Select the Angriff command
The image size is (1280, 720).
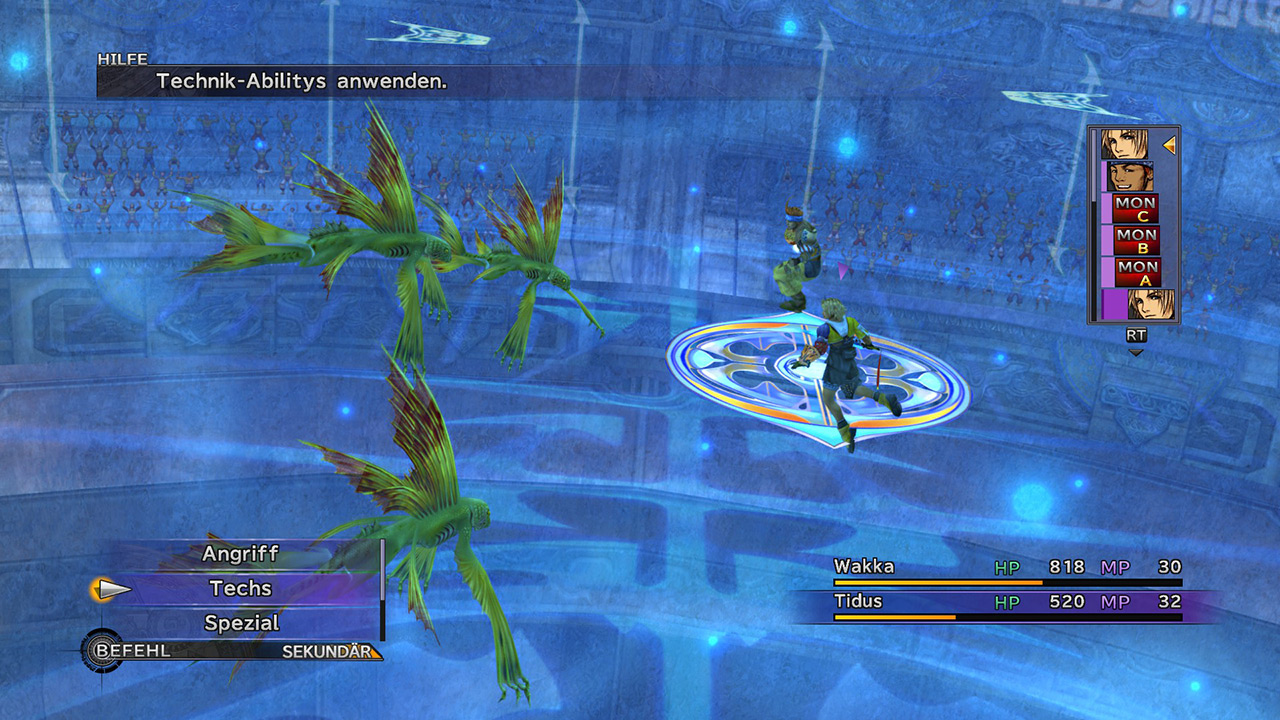(241, 554)
